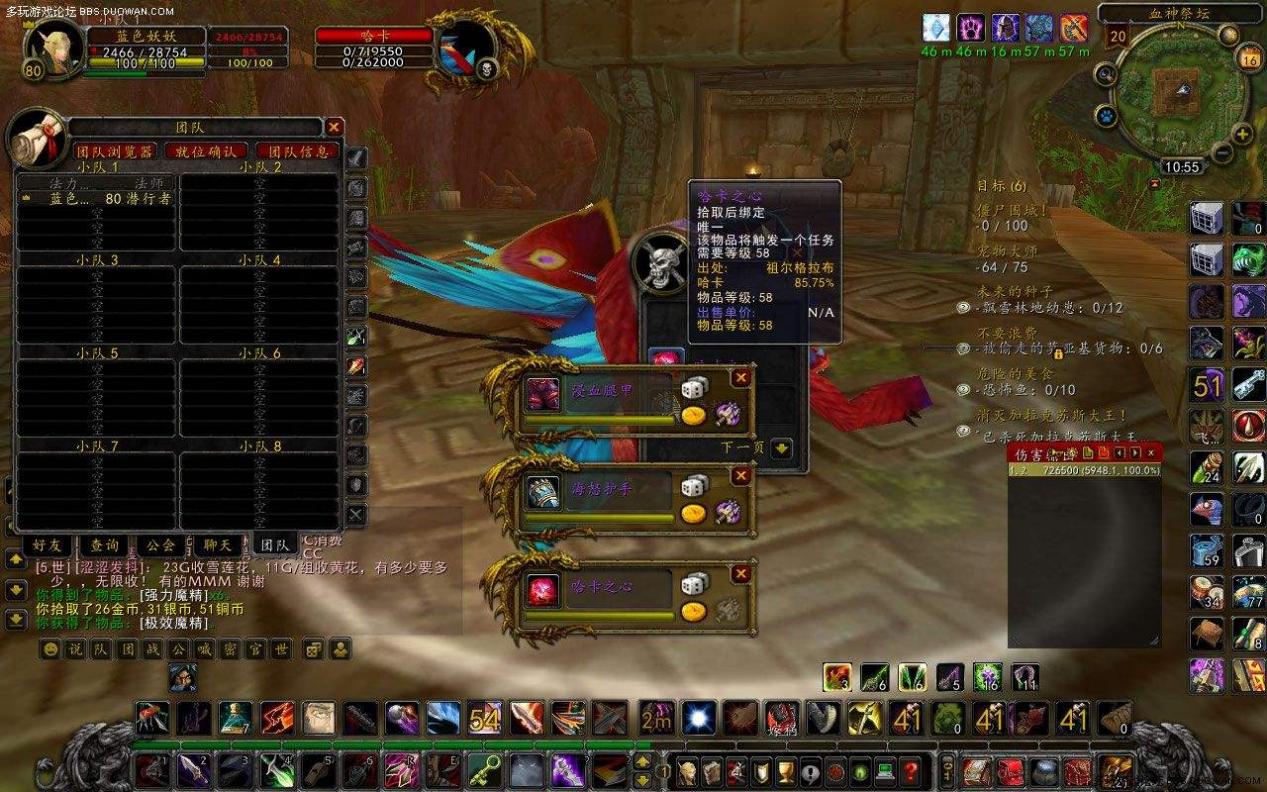Open the red question mark help button
The image size is (1267, 792).
pos(910,771)
